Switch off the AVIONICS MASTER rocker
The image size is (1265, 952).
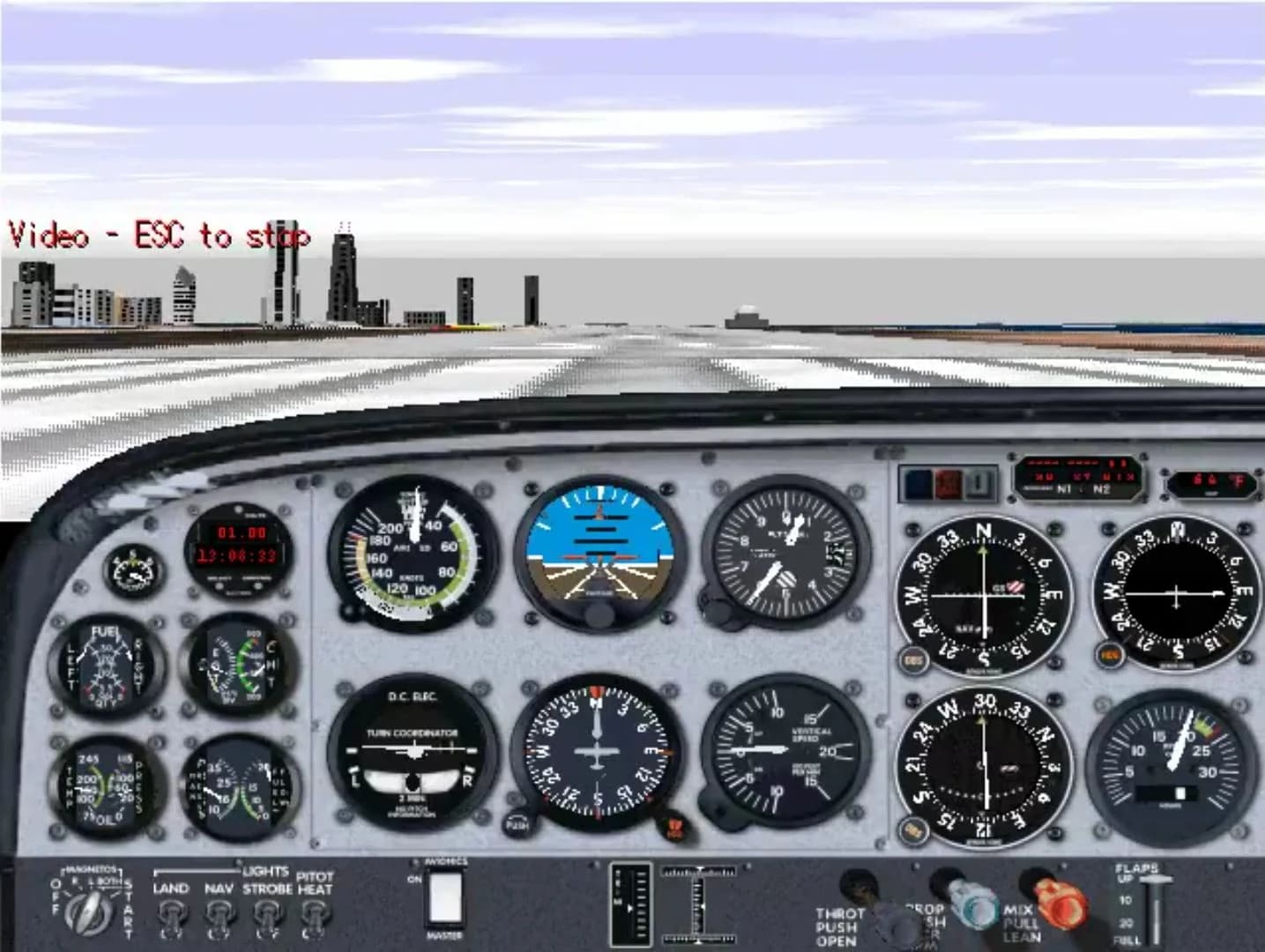pyautogui.click(x=445, y=899)
